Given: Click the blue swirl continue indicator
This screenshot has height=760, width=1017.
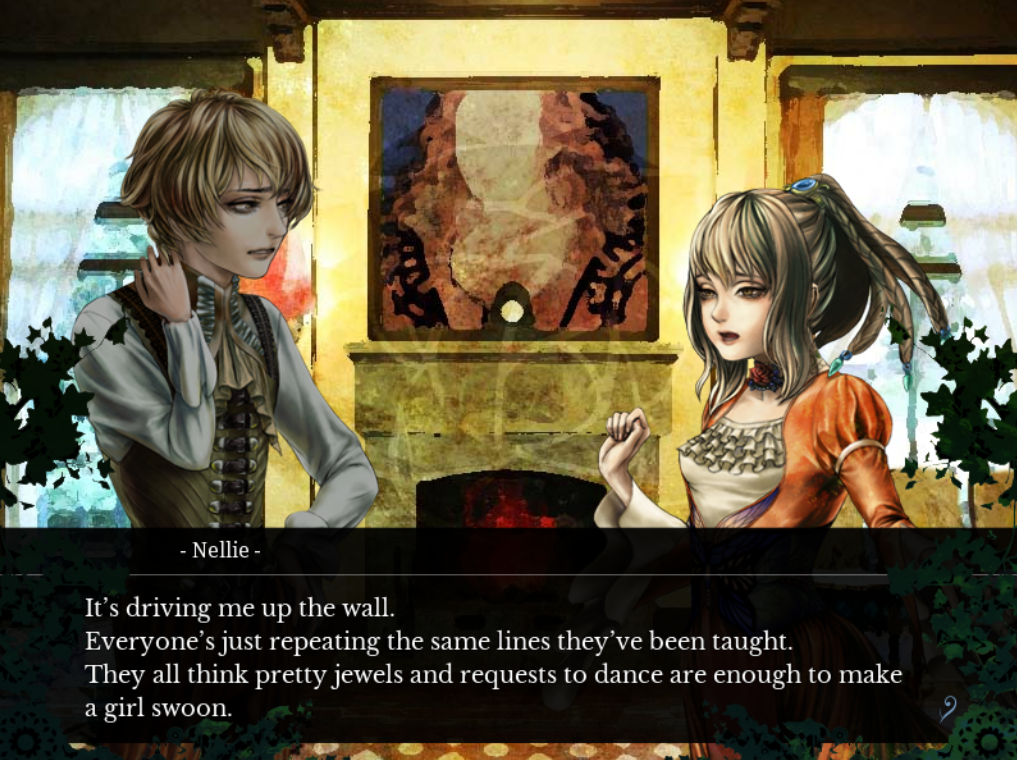Looking at the screenshot, I should tap(948, 709).
